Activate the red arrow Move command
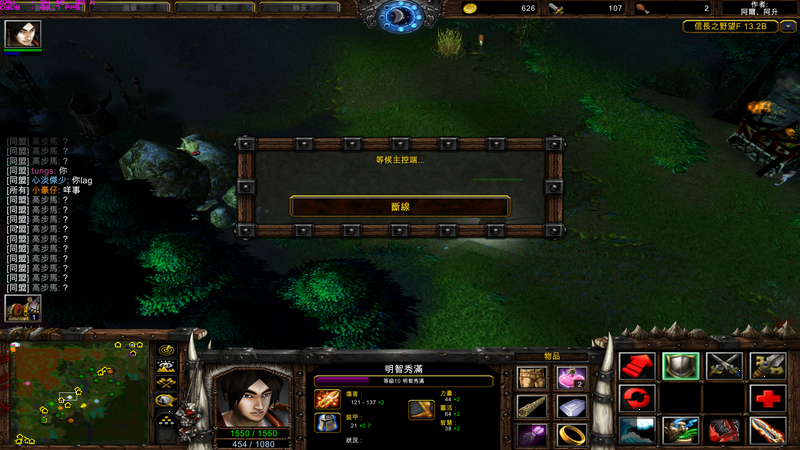Viewport: 800px width, 450px height. point(636,366)
